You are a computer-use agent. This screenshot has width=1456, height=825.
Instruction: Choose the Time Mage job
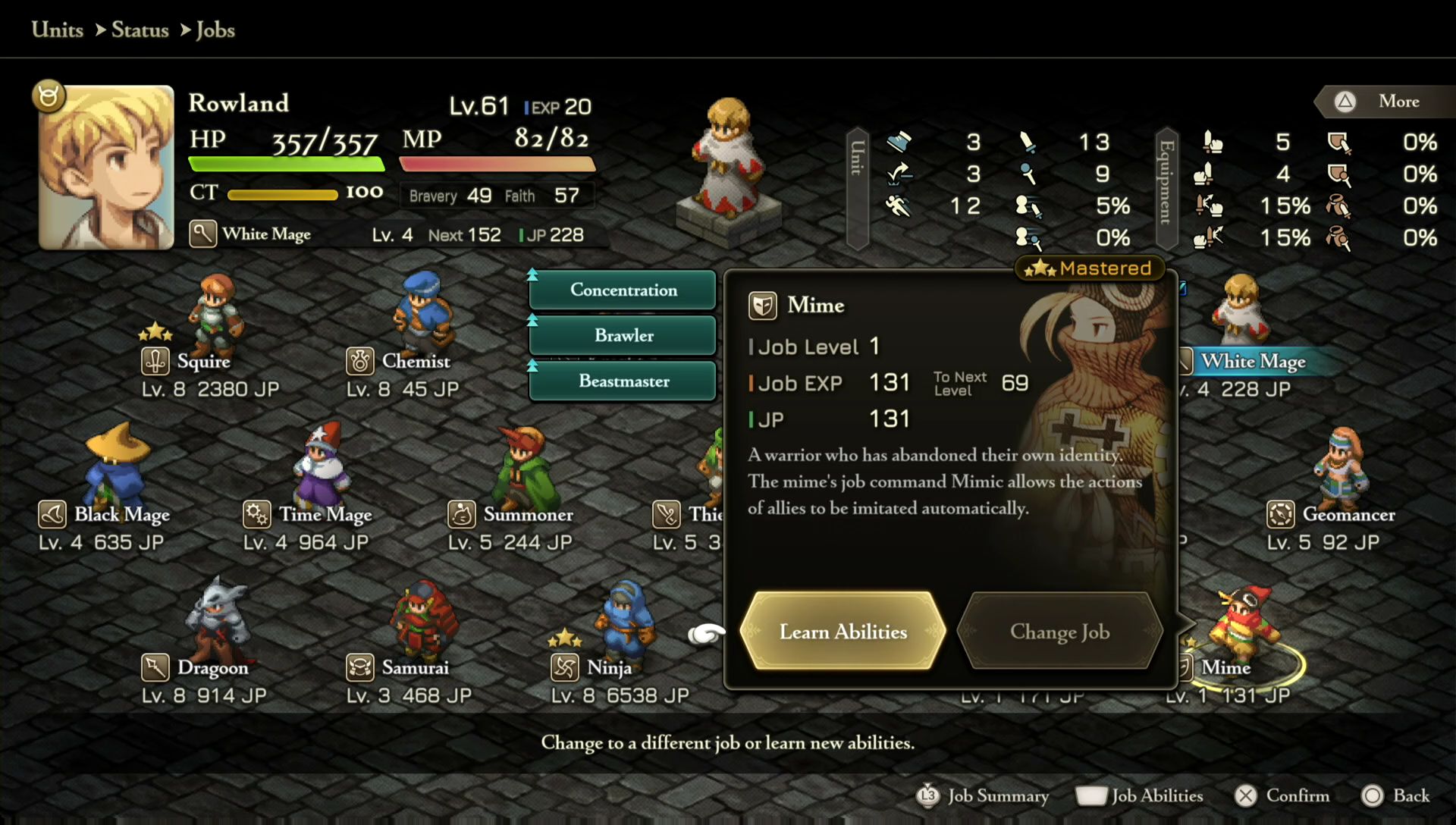coord(325,514)
